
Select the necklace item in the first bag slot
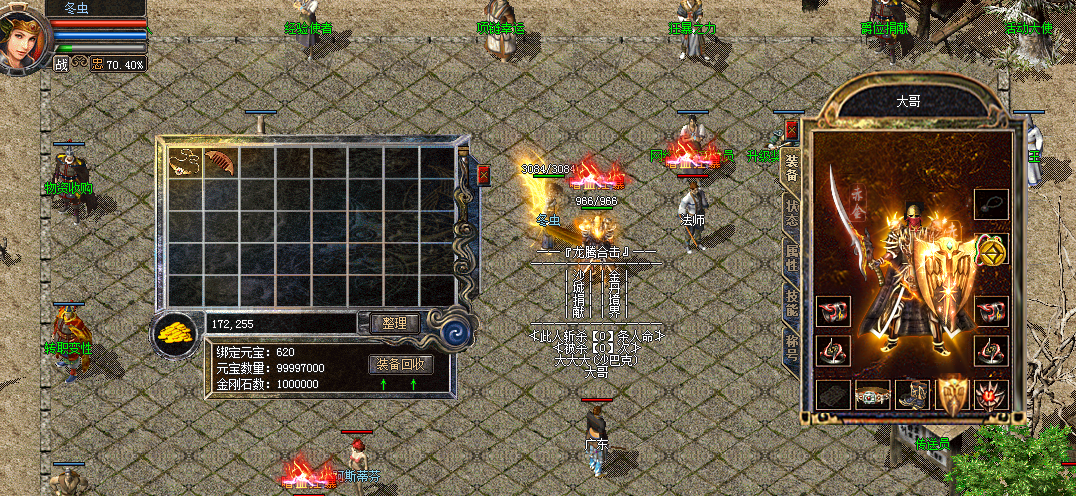pos(184,162)
